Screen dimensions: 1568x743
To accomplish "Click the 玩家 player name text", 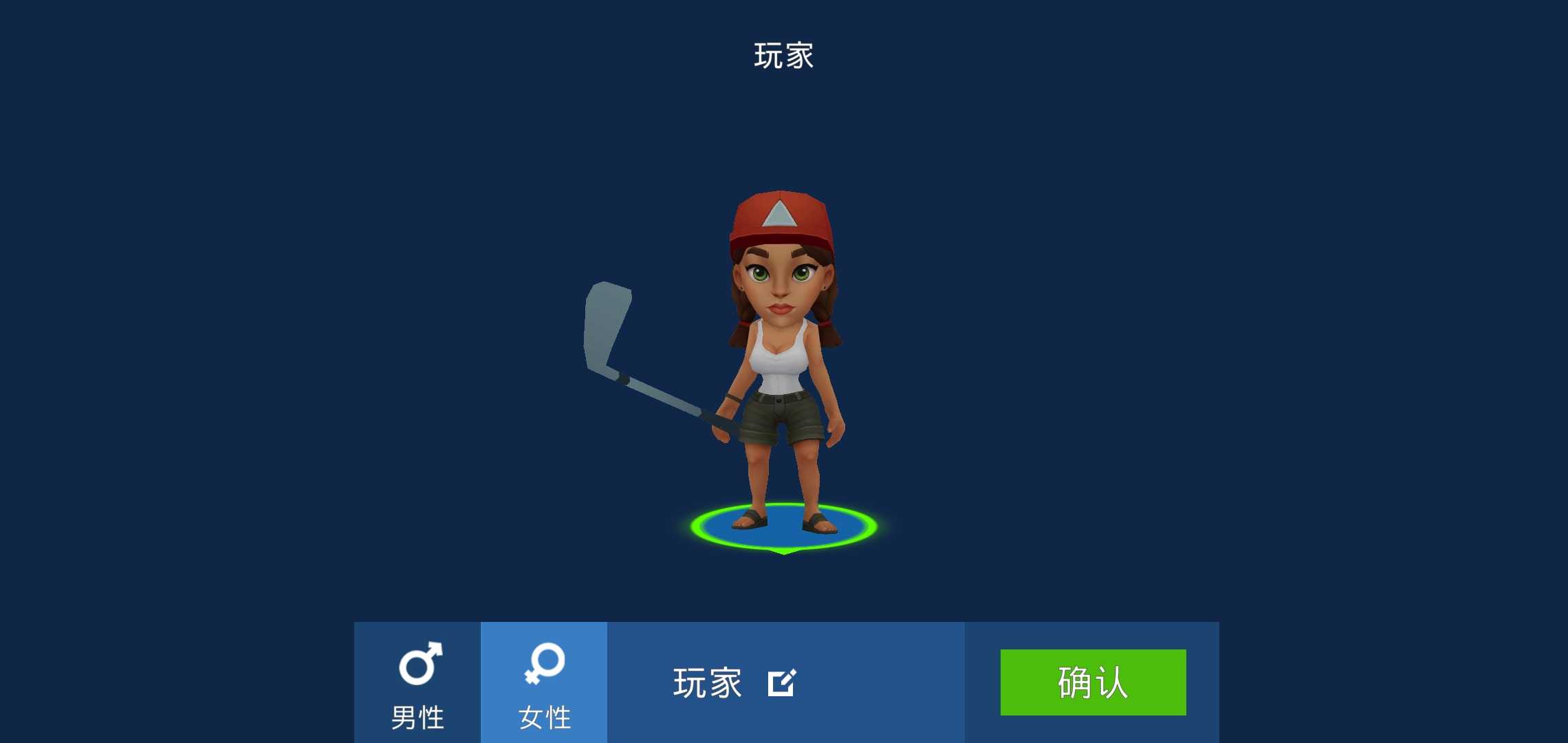I will tap(707, 682).
